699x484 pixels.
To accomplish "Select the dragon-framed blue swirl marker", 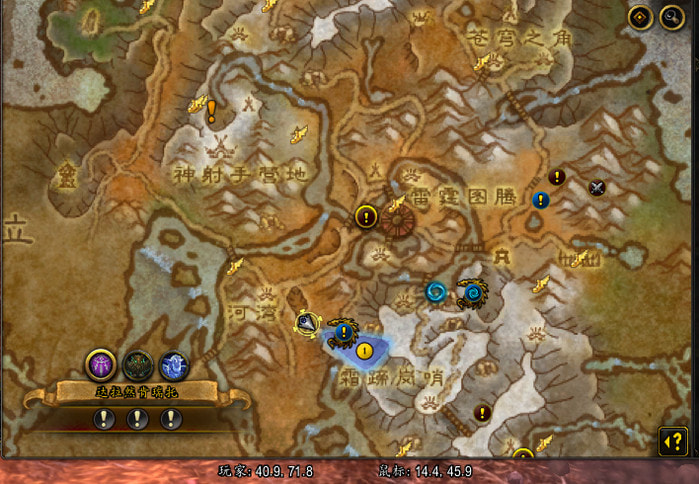I will 471,293.
